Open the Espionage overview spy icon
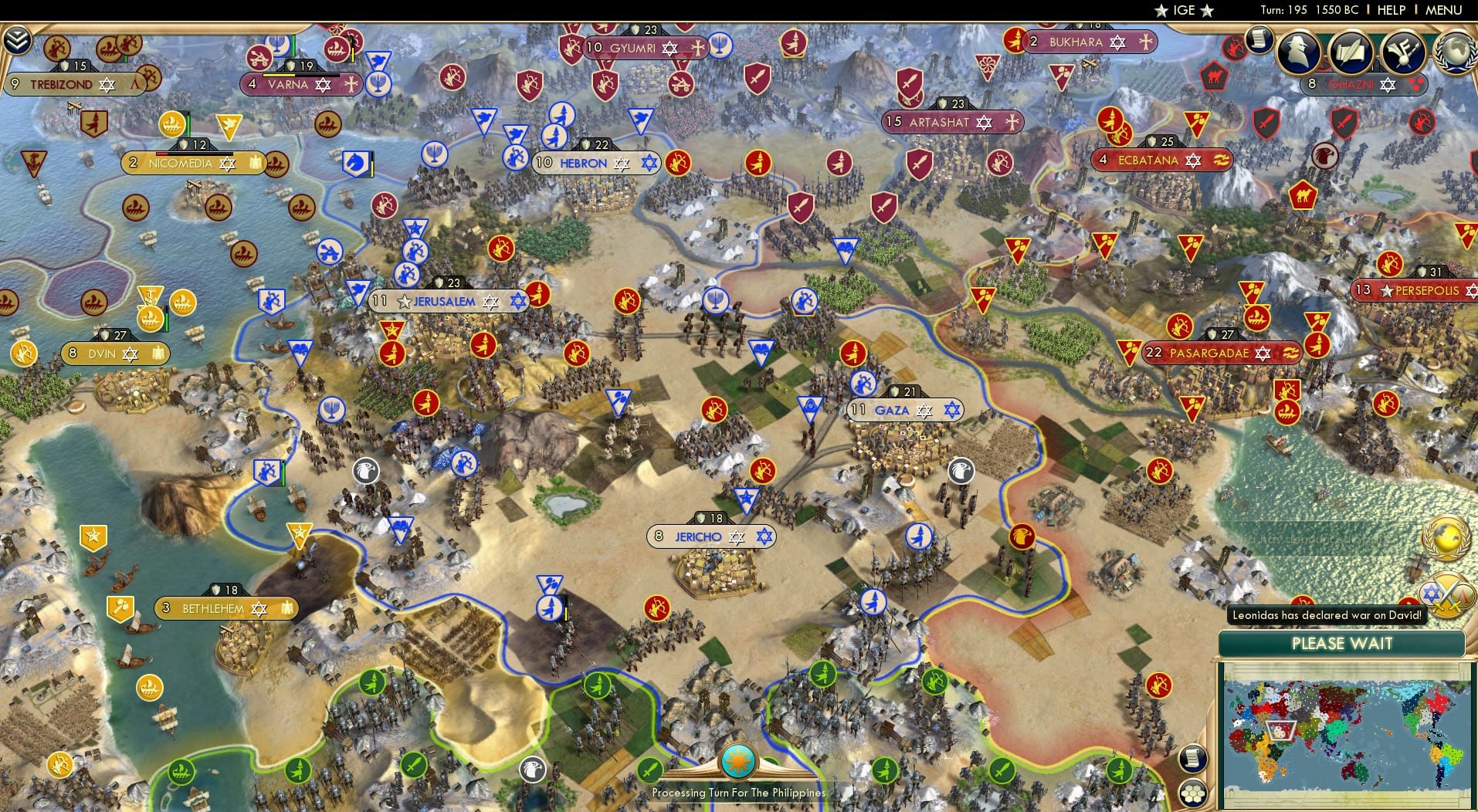1478x812 pixels. point(1297,52)
